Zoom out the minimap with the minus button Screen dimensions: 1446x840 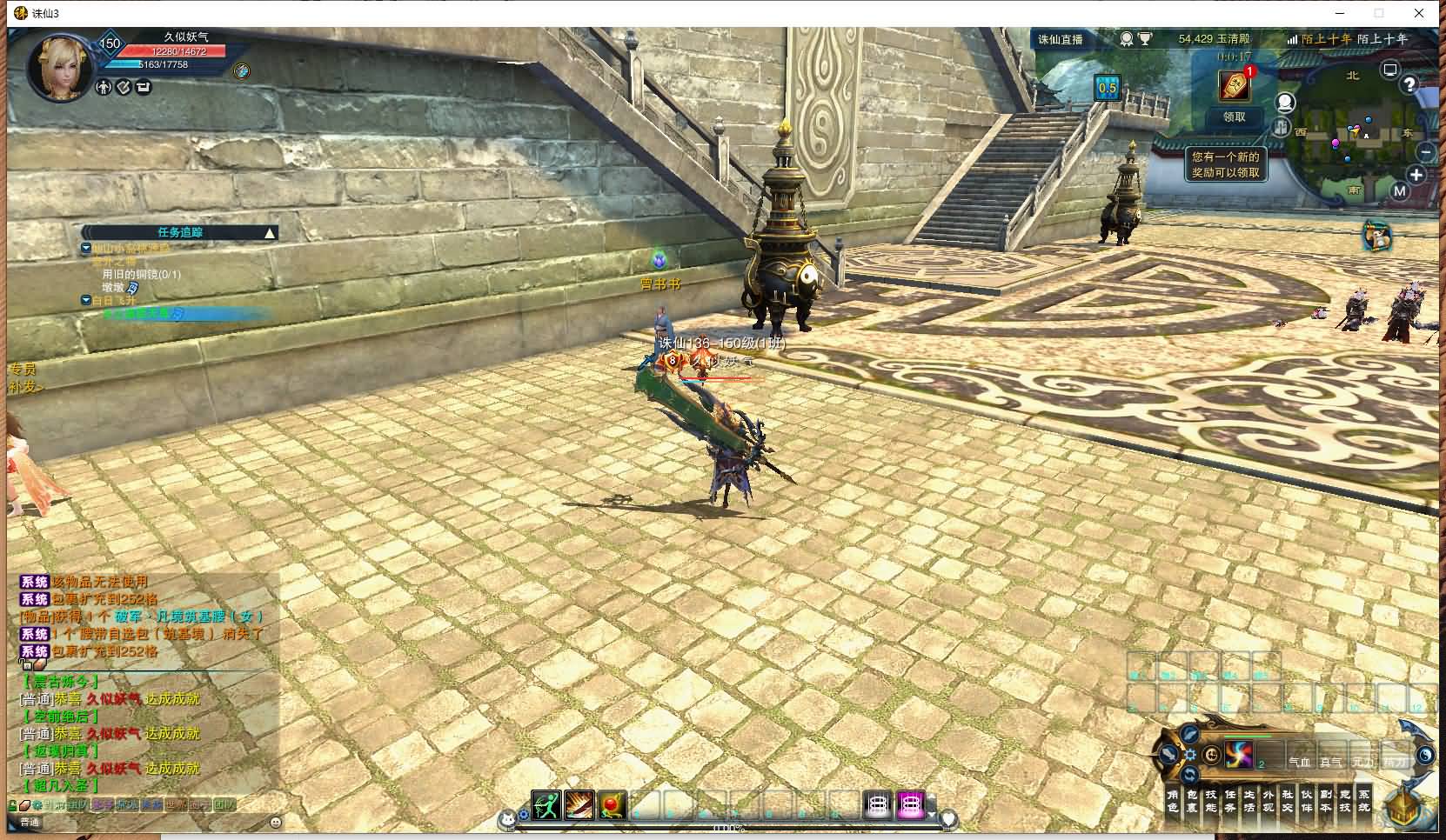pyautogui.click(x=1425, y=152)
